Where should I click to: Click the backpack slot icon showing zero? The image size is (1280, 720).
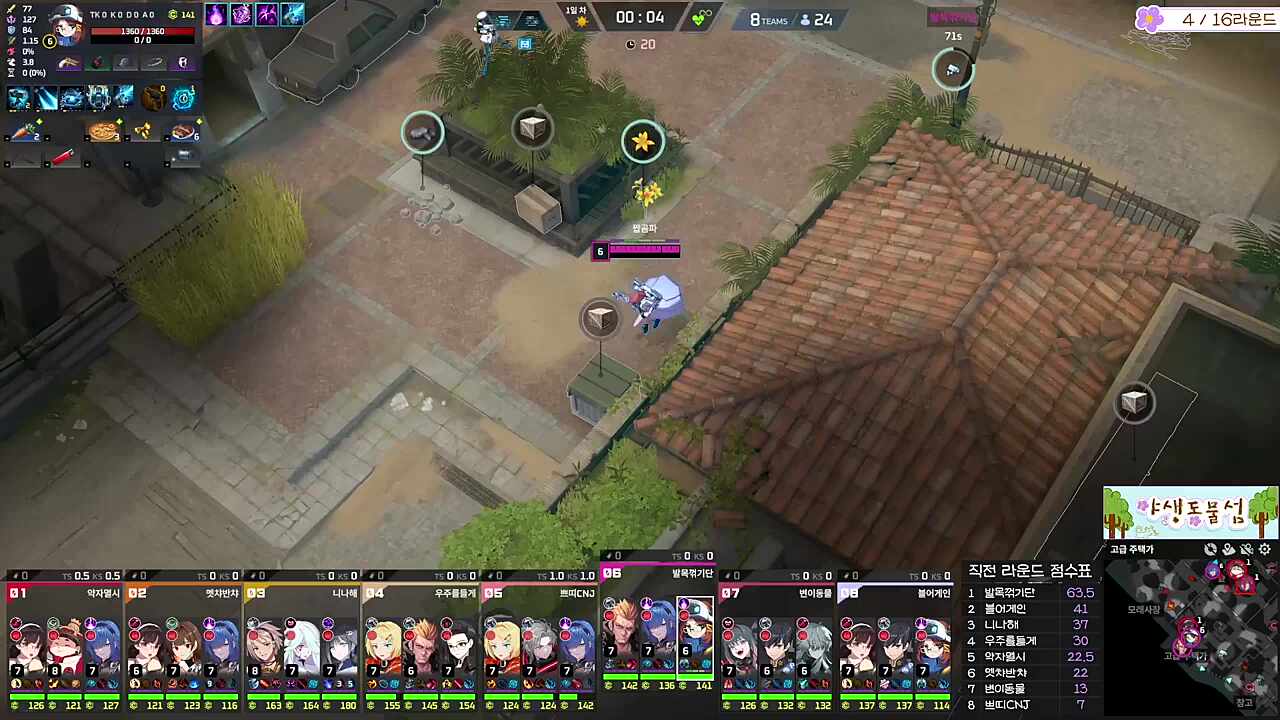point(151,97)
